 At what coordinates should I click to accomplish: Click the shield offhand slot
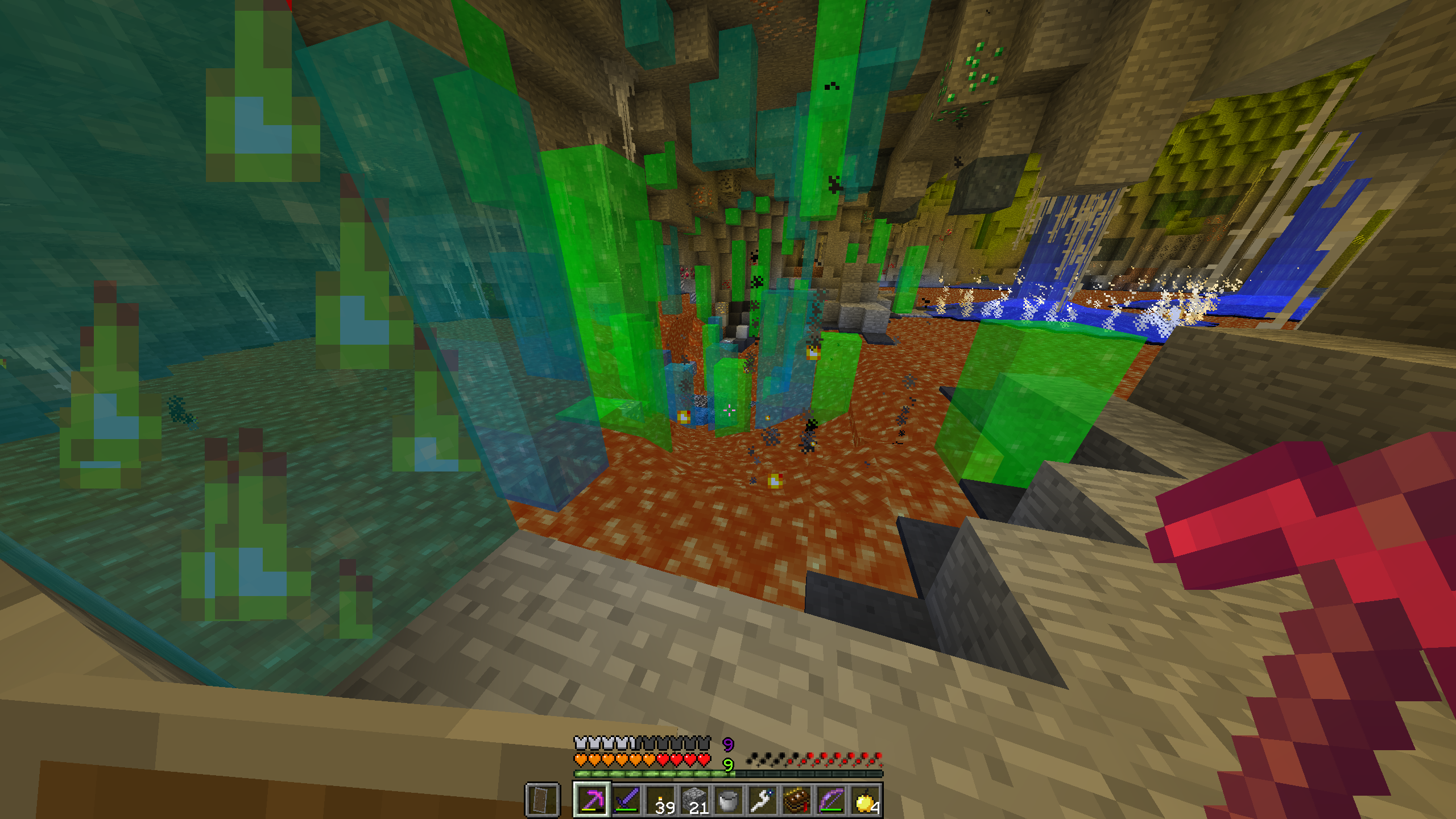click(543, 800)
